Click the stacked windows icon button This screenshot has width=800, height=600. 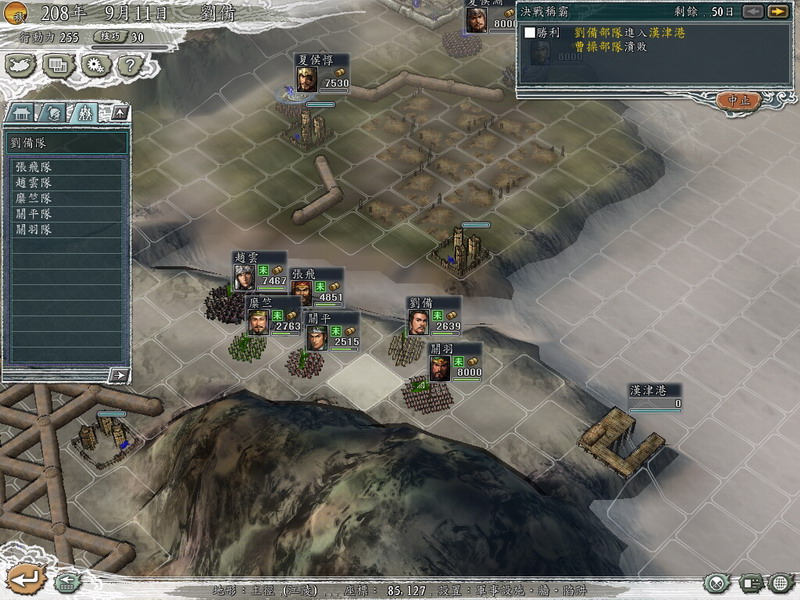coord(58,65)
